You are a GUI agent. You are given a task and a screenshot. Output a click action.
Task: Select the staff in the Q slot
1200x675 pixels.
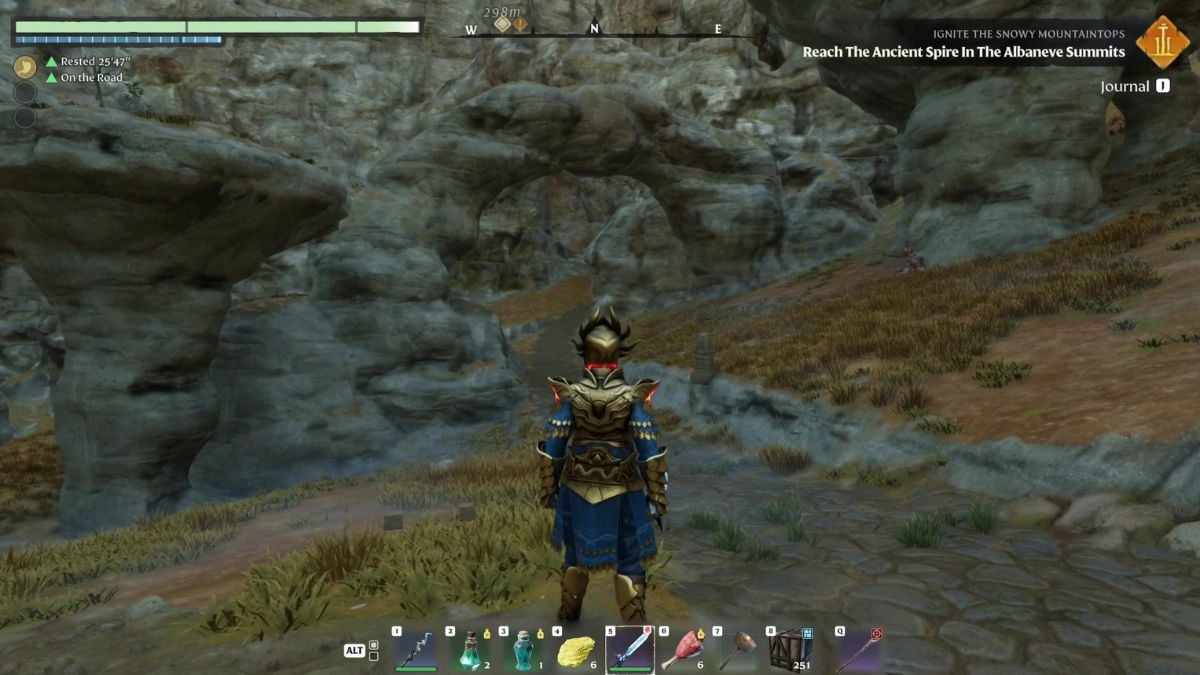click(857, 651)
